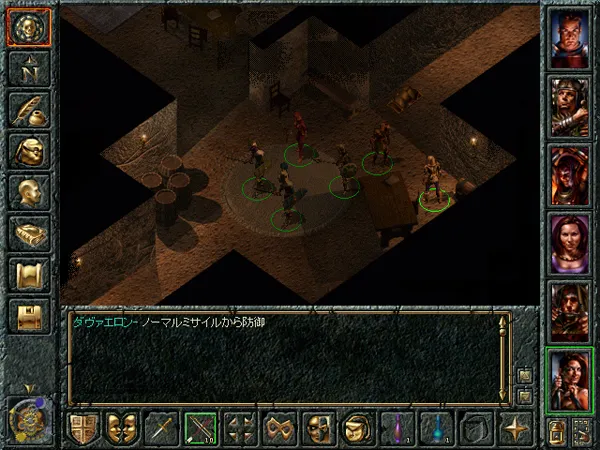Viewport: 600px width, 450px height.
Task: Open the mage spellbook icon
Action: (29, 232)
